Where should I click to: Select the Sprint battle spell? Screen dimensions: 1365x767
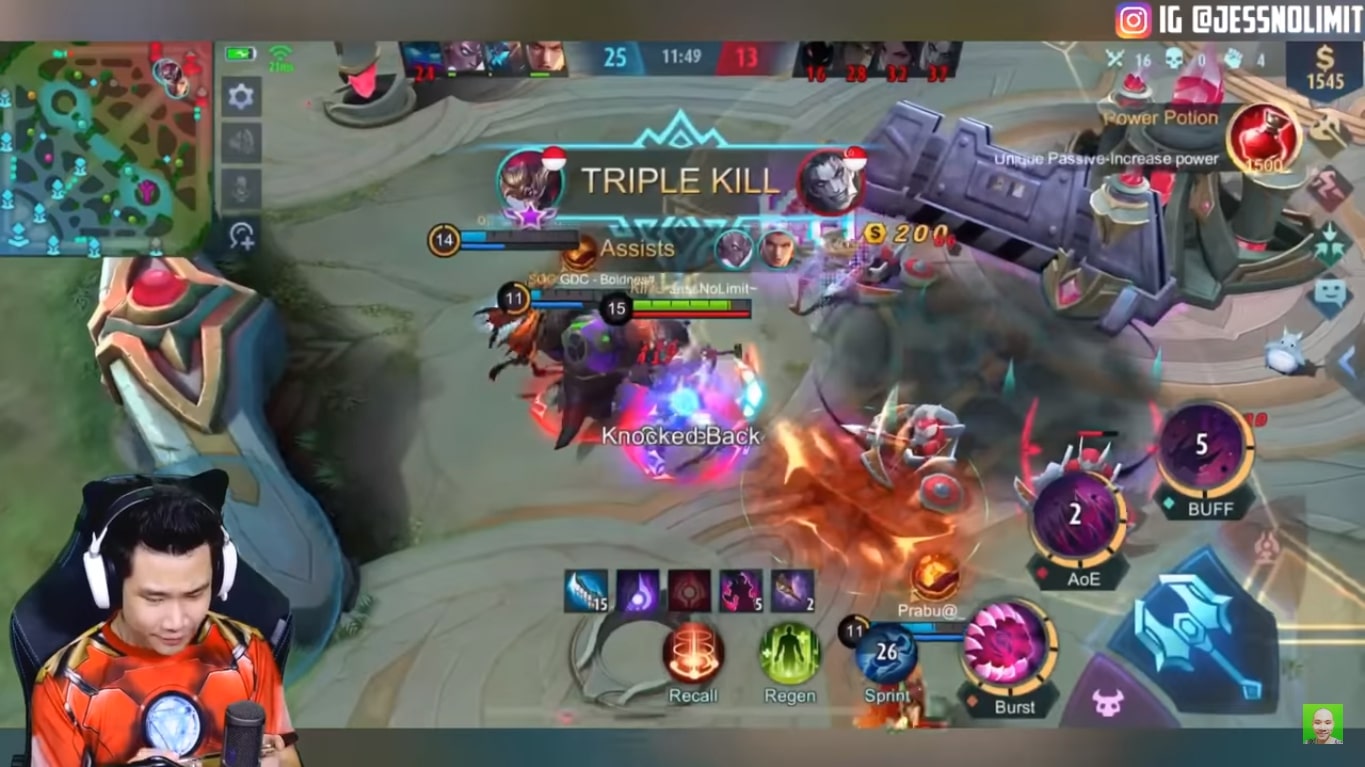(x=883, y=655)
